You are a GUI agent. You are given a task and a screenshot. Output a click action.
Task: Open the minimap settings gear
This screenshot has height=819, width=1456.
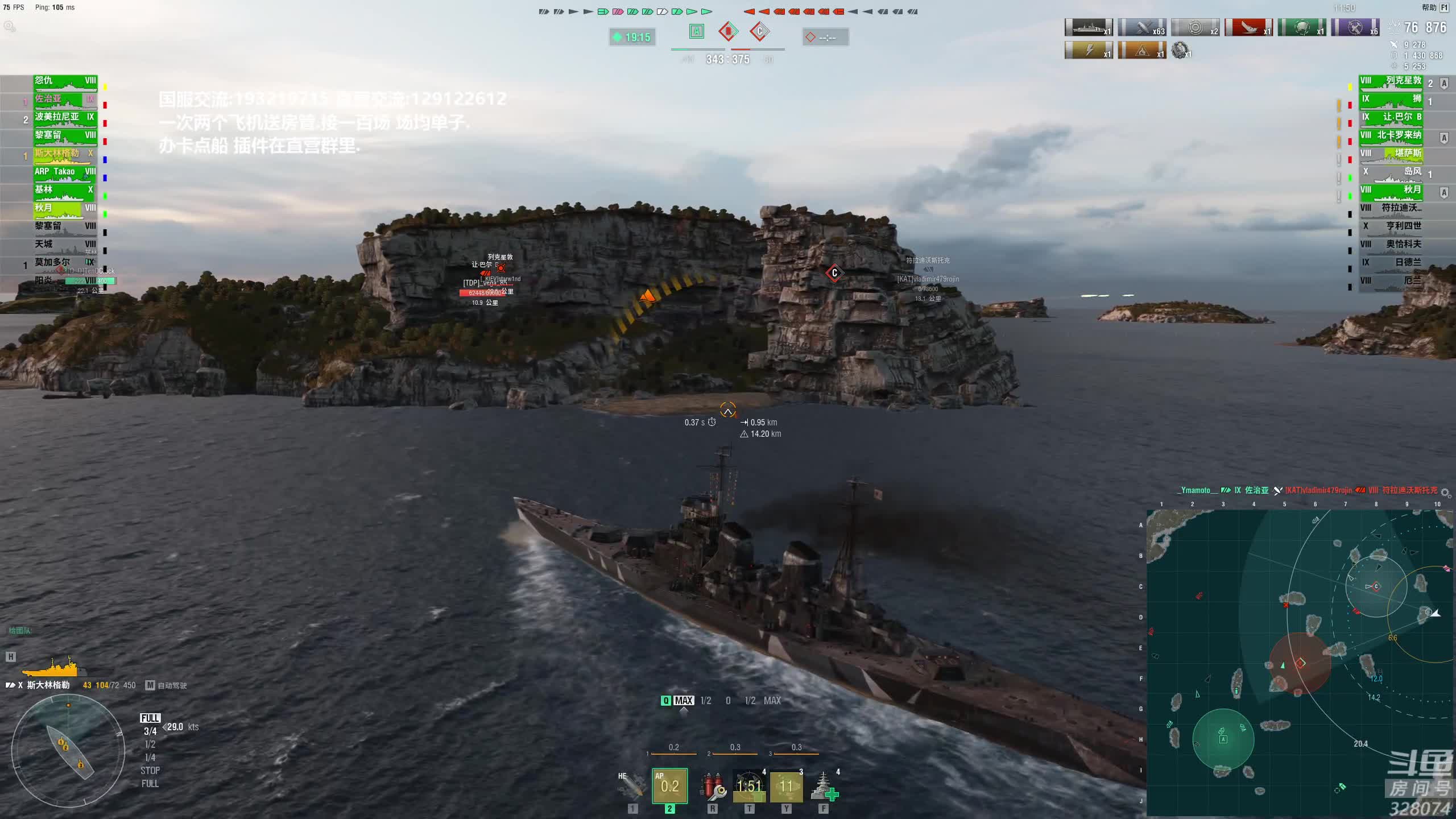coord(1445,493)
